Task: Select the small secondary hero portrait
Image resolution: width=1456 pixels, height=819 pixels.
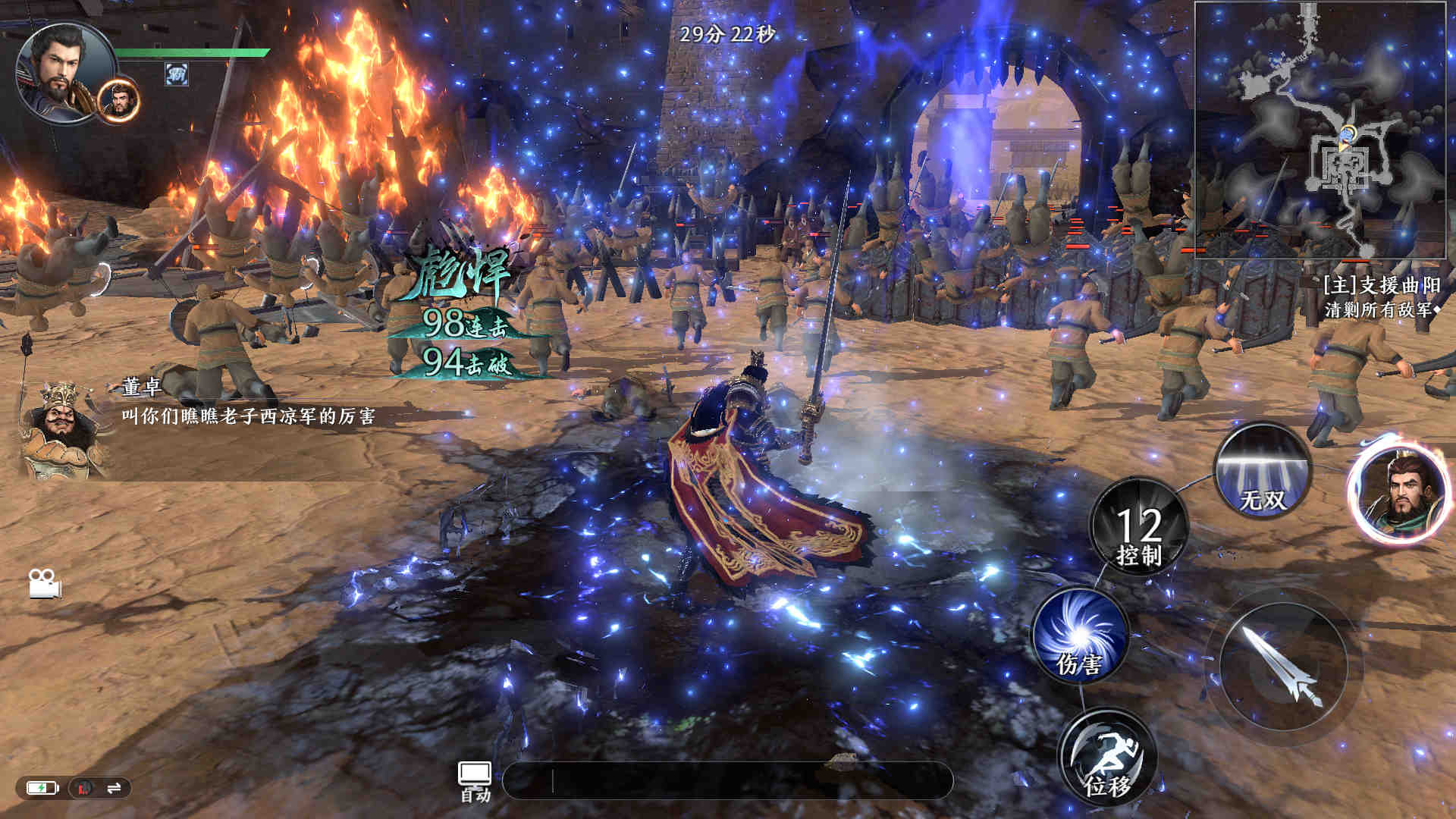Action: [119, 102]
